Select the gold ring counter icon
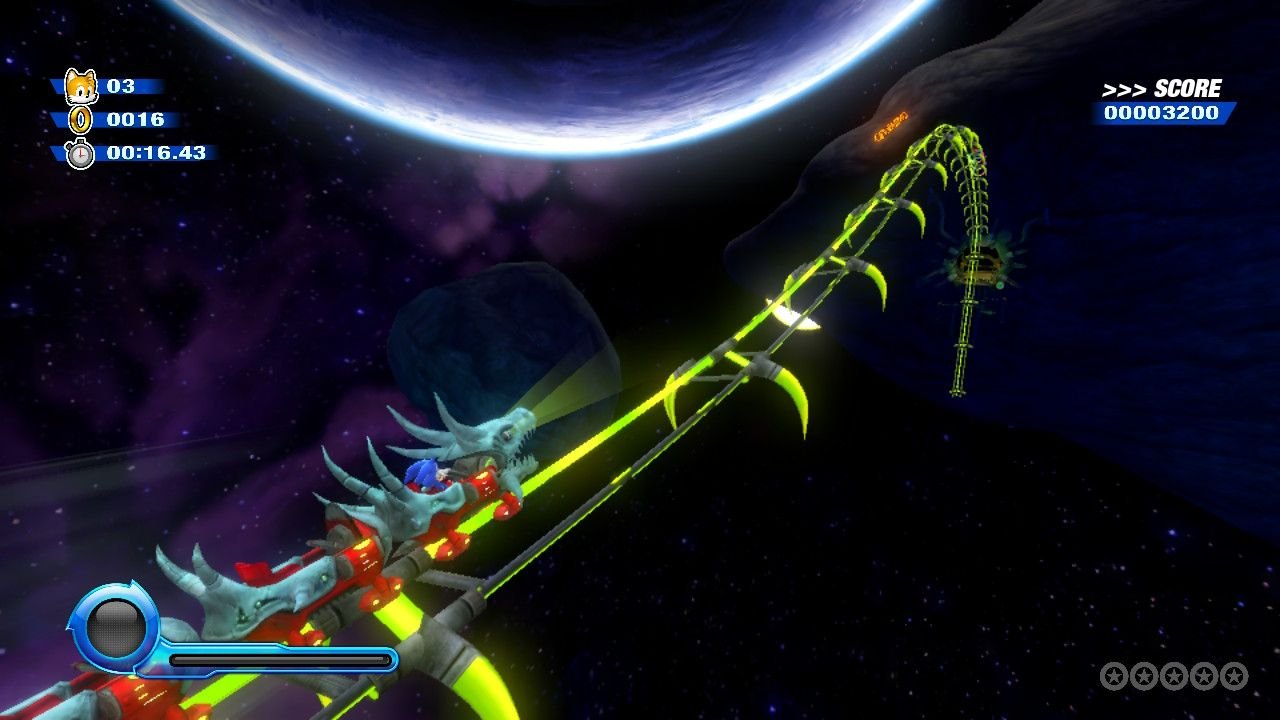Image resolution: width=1280 pixels, height=720 pixels. [x=79, y=120]
